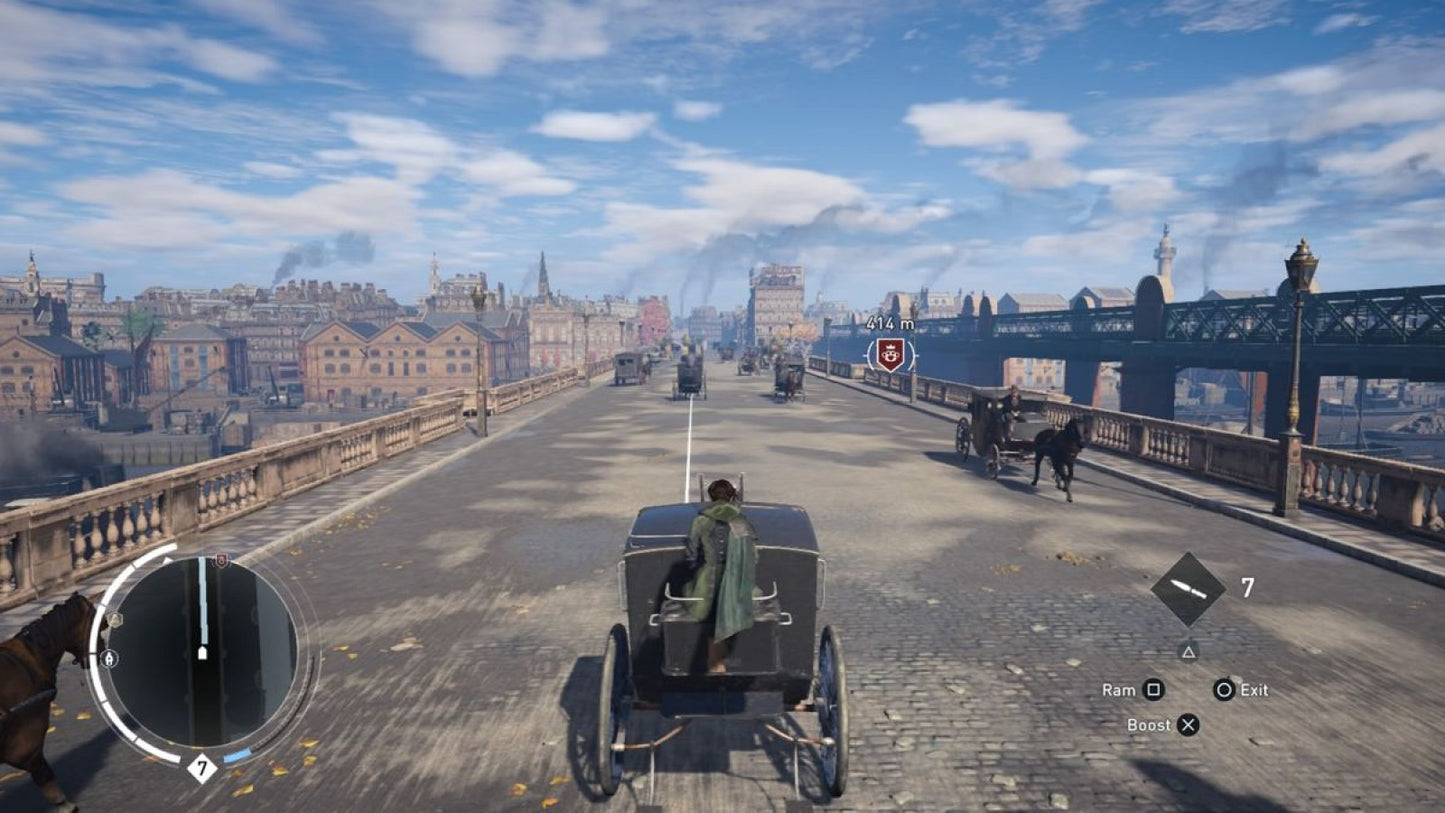This screenshot has width=1445, height=813.
Task: Click the square button icon next to Ram
Action: coord(1153,690)
